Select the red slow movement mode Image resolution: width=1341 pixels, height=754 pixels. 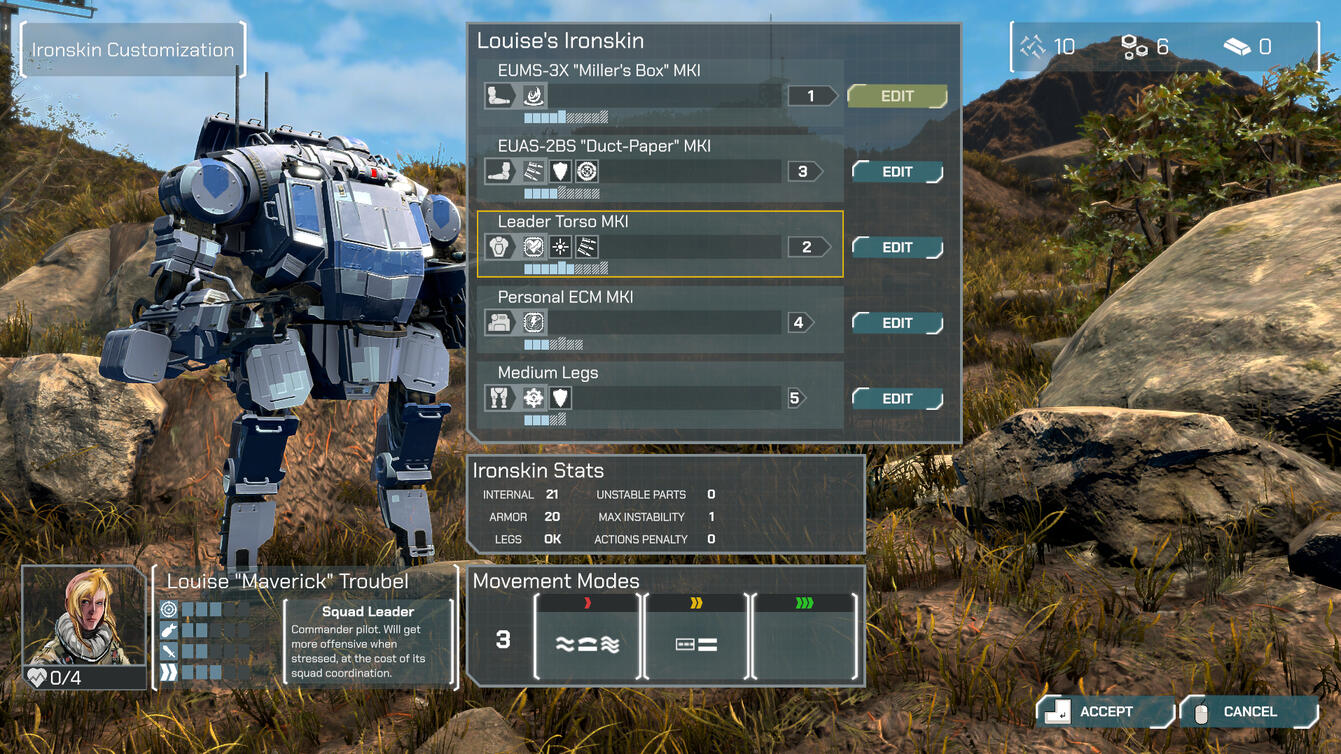[x=587, y=637]
